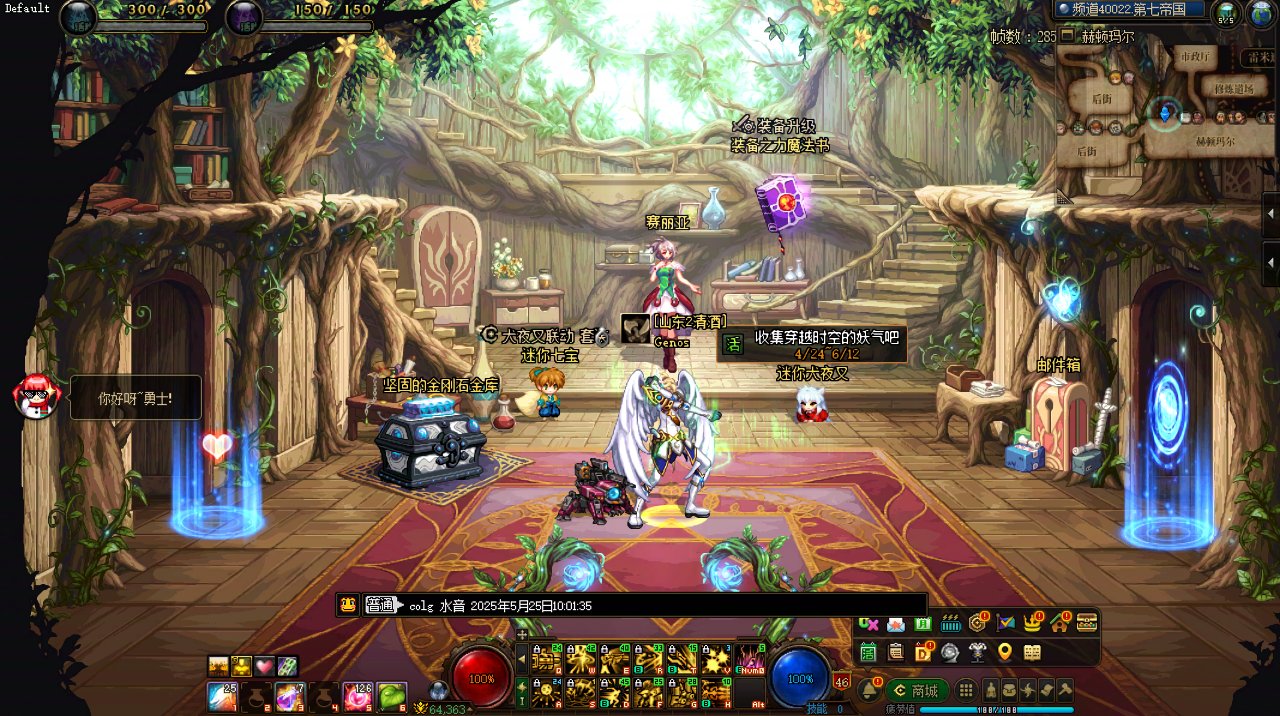Click the notification bell icon

869,690
